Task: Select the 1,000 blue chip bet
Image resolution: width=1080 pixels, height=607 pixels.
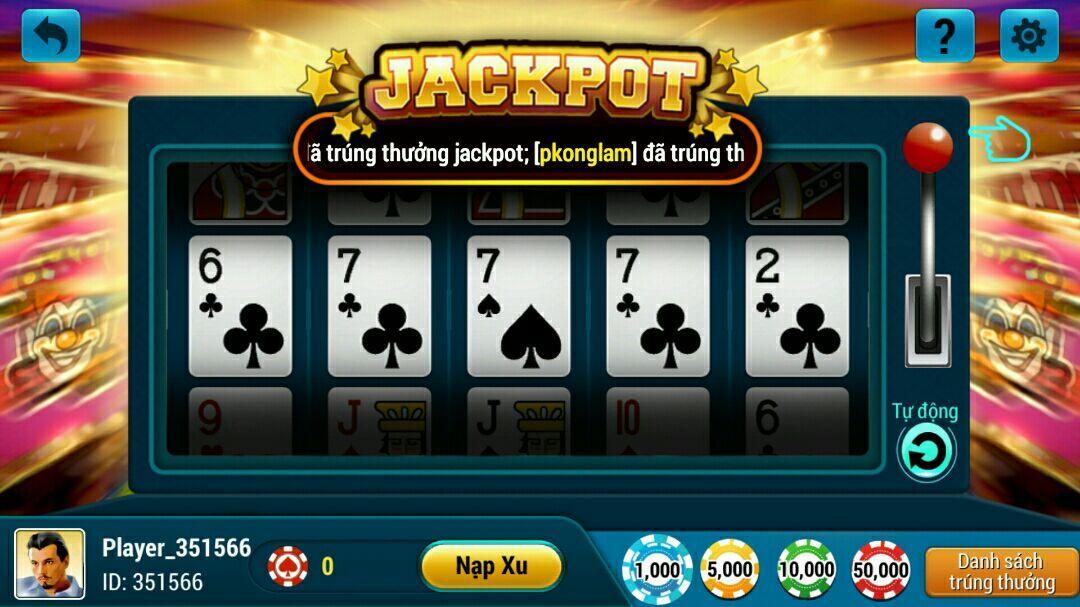Action: click(x=657, y=569)
